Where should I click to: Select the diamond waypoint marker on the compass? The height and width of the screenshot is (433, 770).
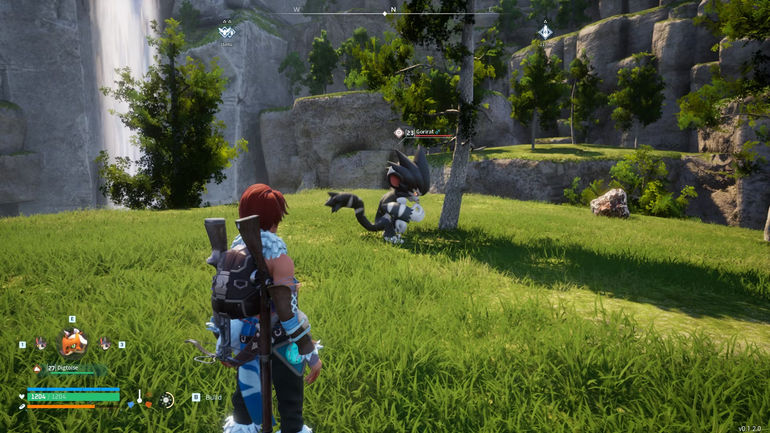point(544,32)
